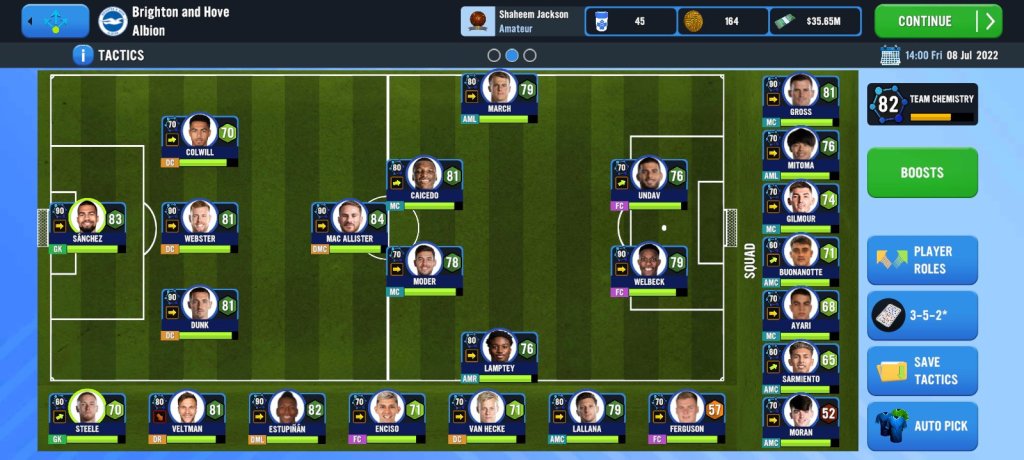Auto pick the starting lineup
The height and width of the screenshot is (460, 1024).
click(x=921, y=426)
